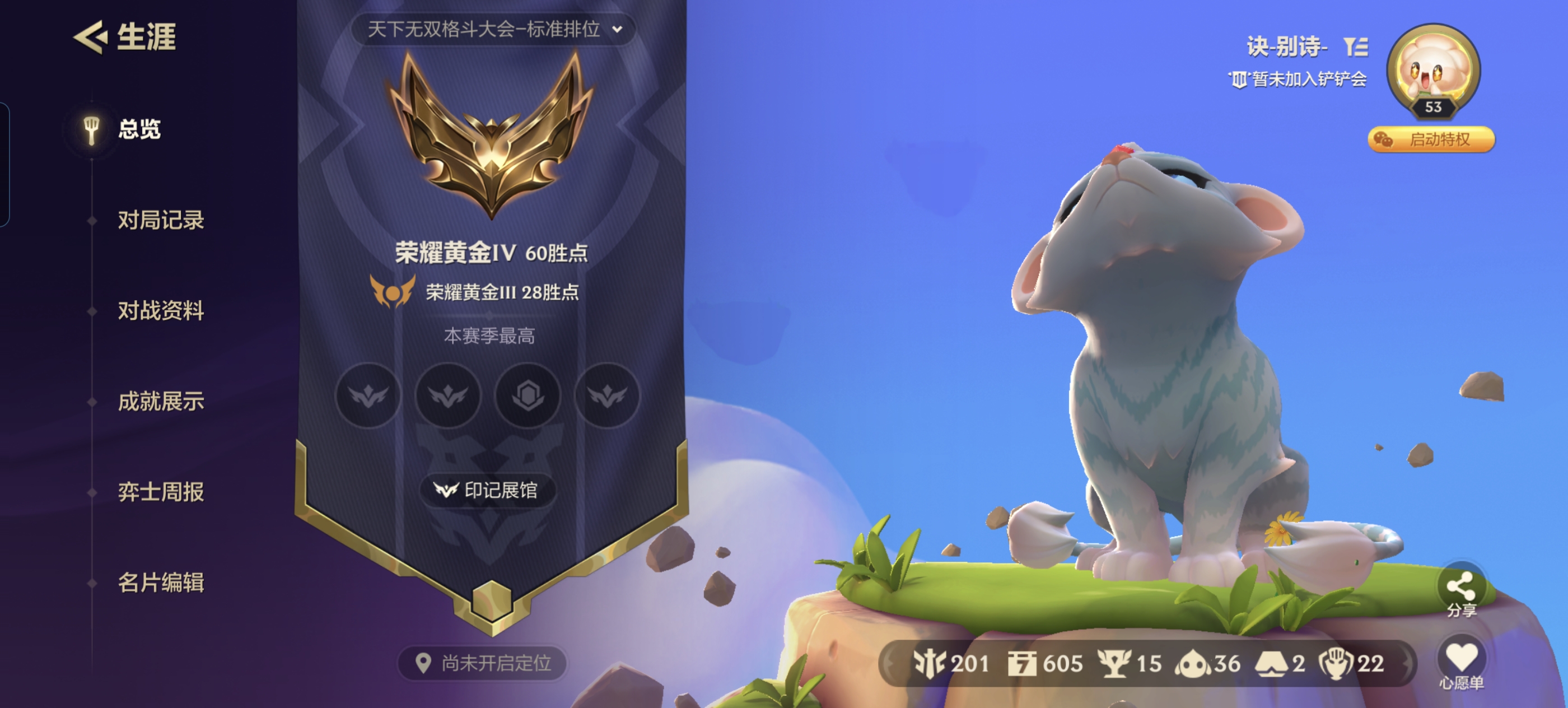Select the first season-high badge circle
Image resolution: width=1568 pixels, height=708 pixels.
pyautogui.click(x=368, y=395)
